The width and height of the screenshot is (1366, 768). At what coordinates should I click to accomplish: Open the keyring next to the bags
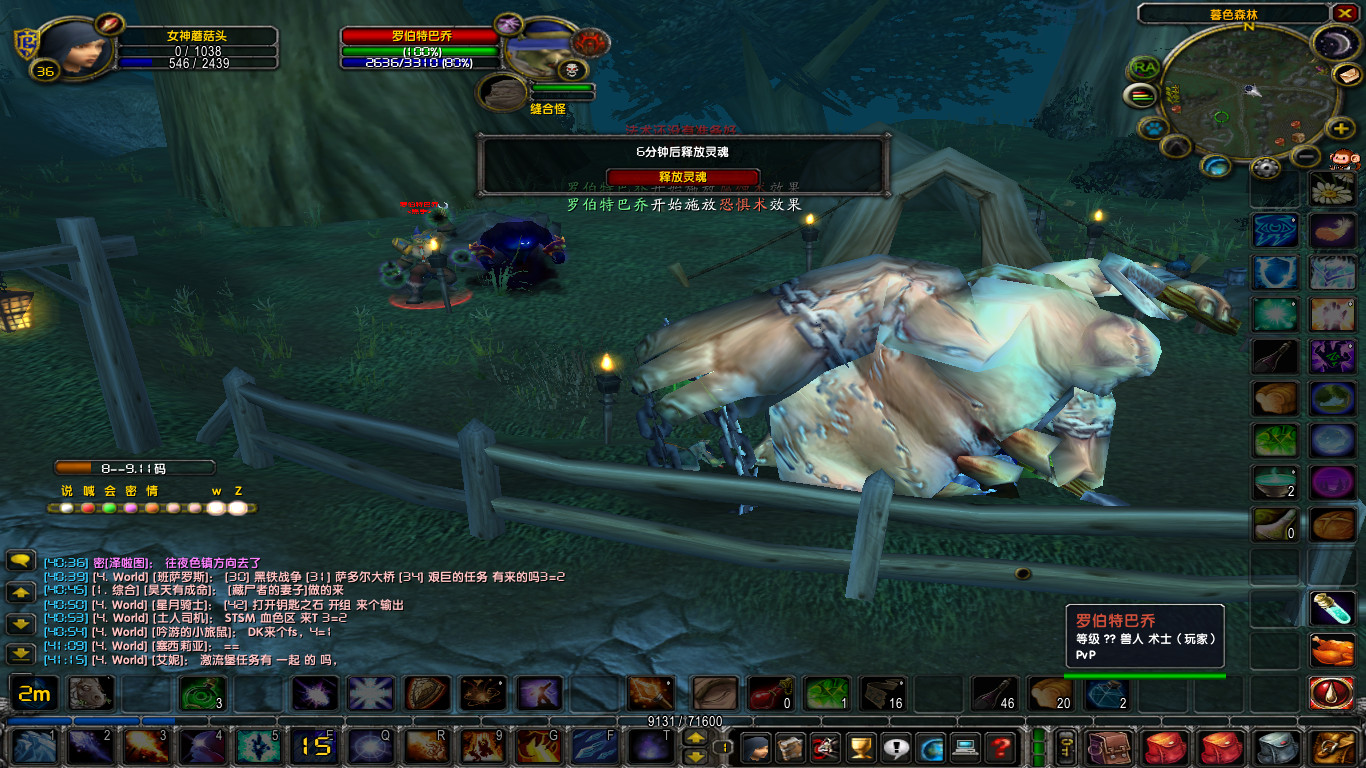tap(1066, 748)
